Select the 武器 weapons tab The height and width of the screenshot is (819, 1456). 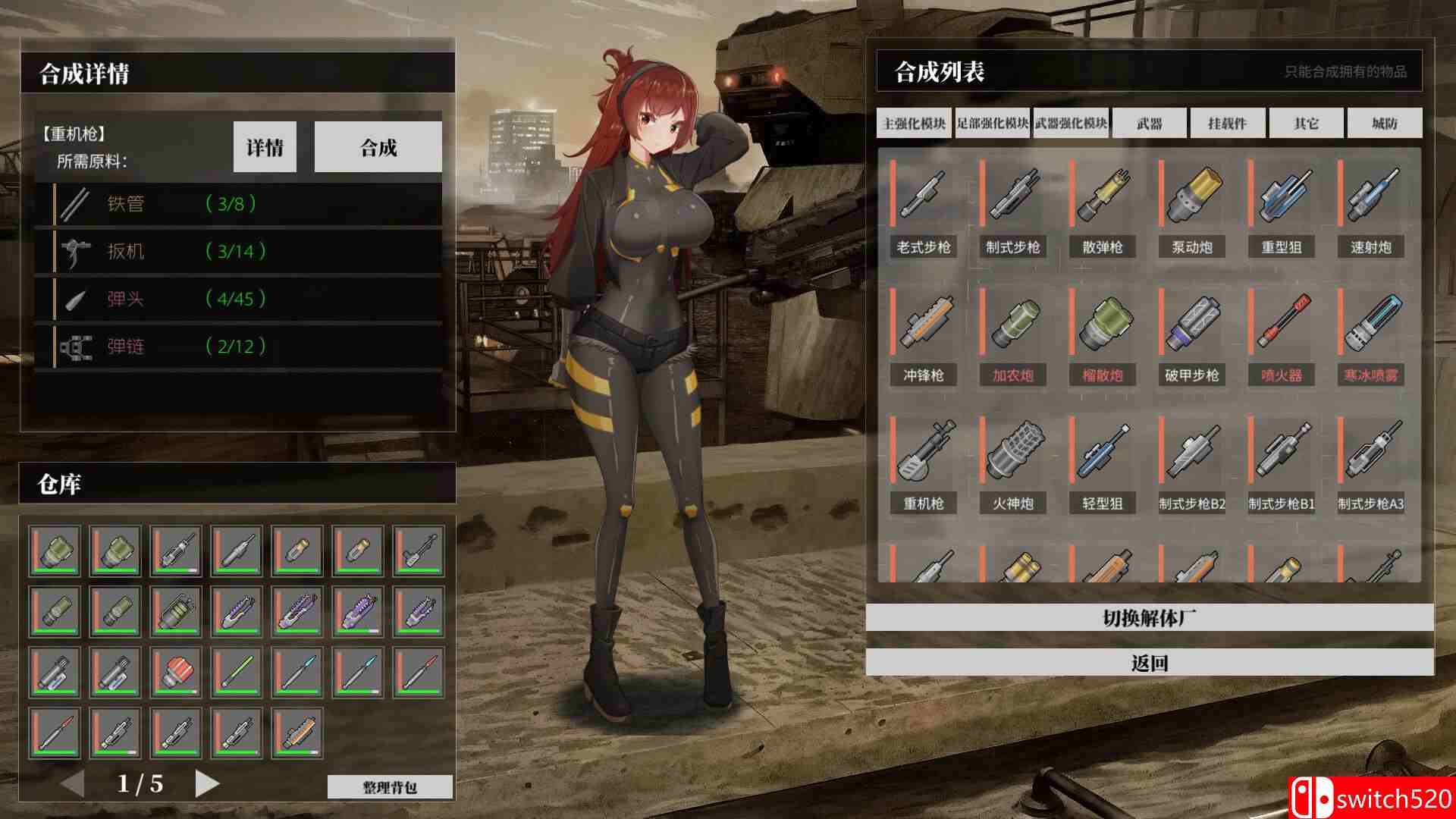click(x=1150, y=124)
